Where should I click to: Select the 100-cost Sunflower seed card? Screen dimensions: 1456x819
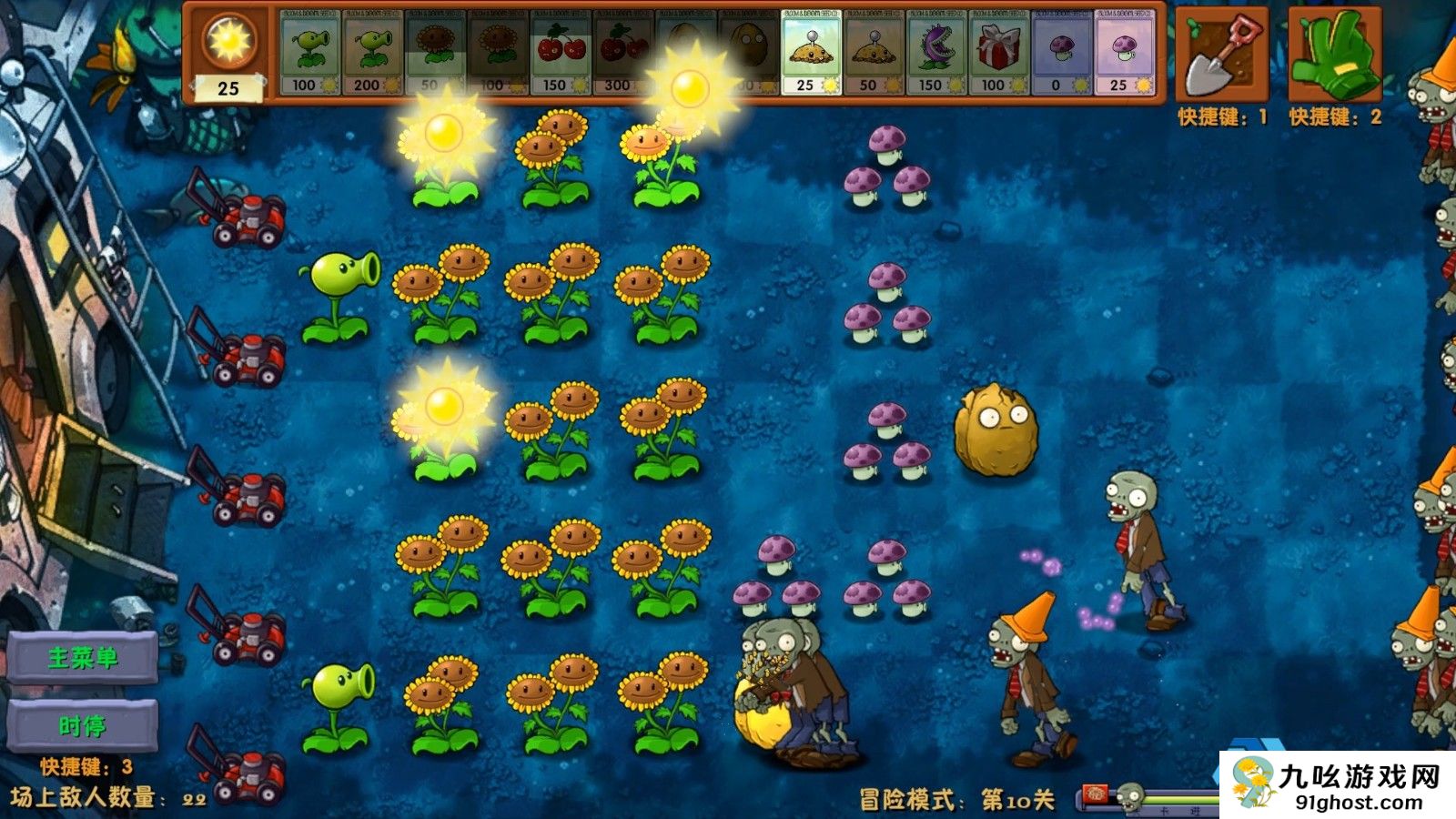[498, 53]
